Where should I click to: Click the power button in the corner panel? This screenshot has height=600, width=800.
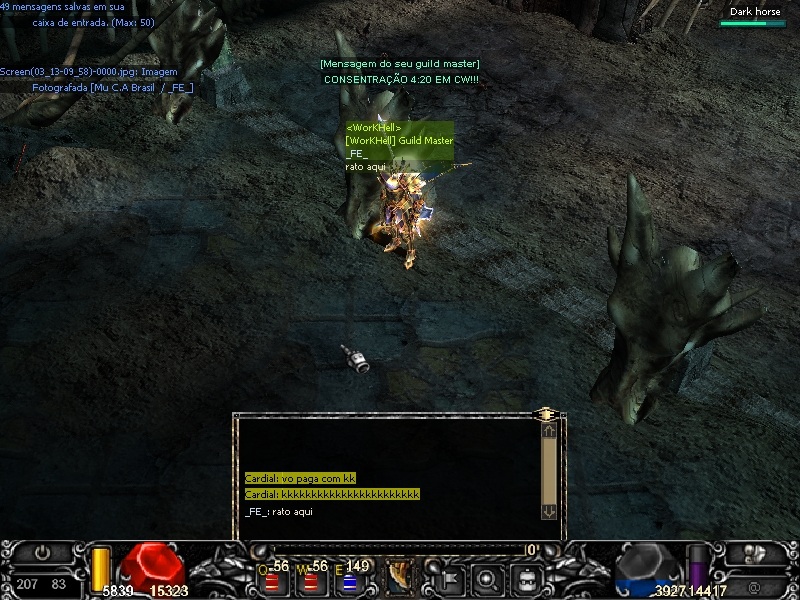tap(42, 552)
